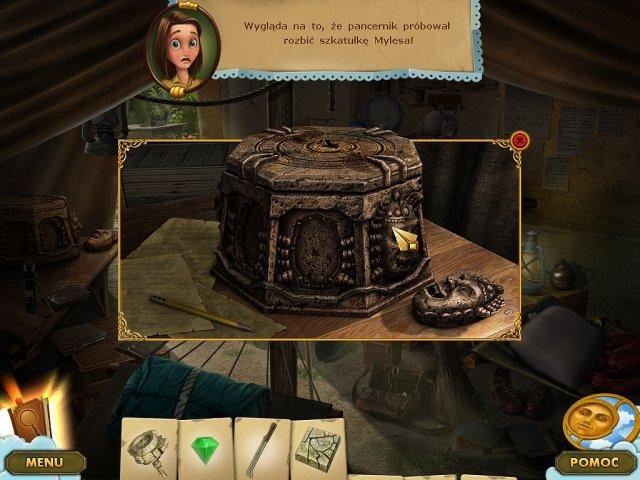Open the MENU button
Viewport: 640px width, 480px height.
44,462
